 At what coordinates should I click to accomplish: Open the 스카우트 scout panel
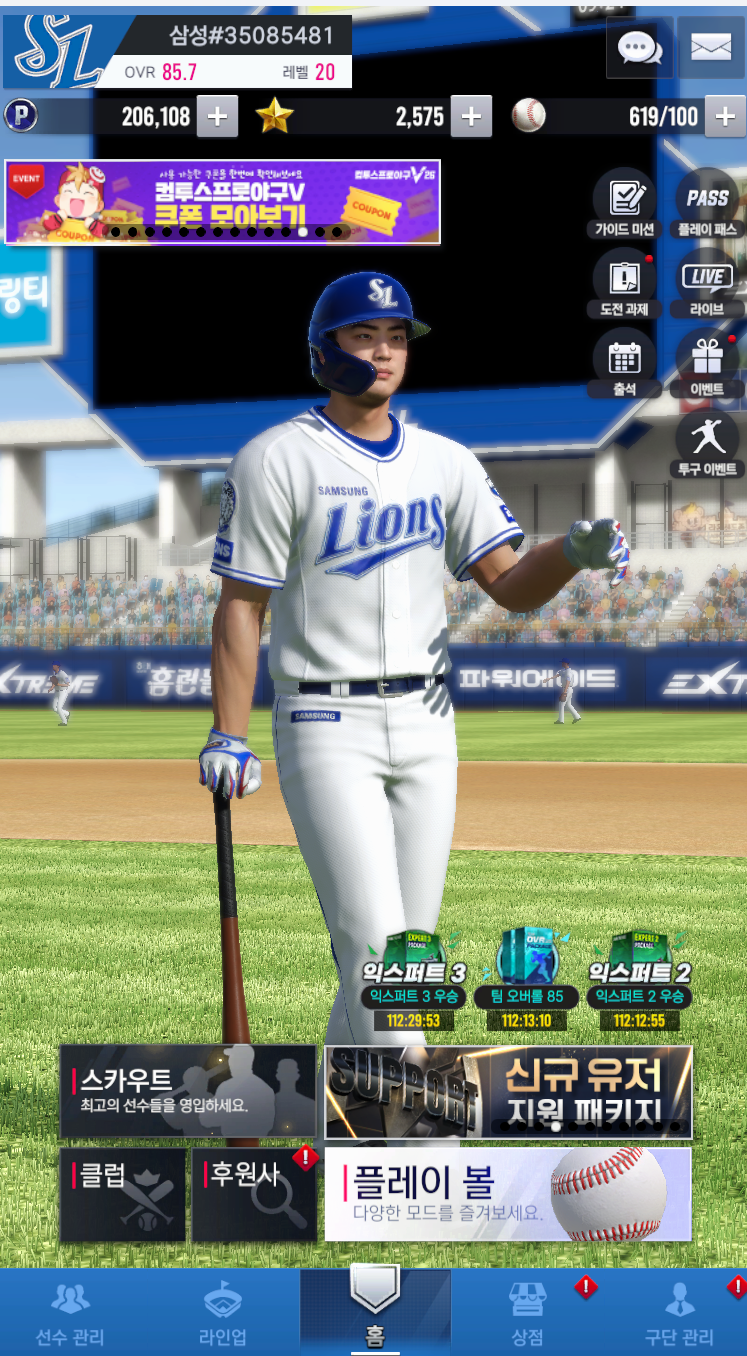(x=188, y=1091)
